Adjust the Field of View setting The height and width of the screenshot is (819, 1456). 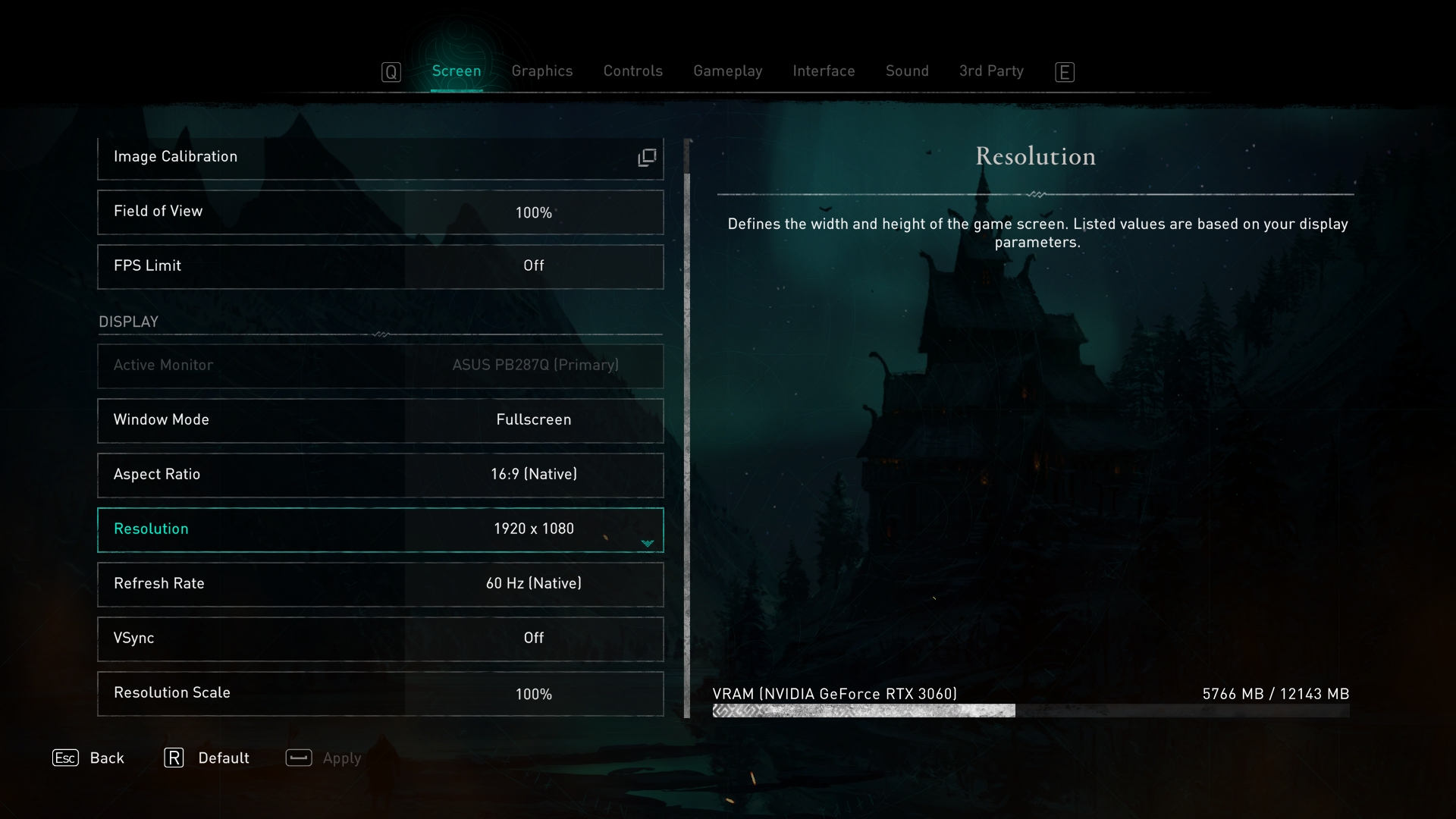380,212
